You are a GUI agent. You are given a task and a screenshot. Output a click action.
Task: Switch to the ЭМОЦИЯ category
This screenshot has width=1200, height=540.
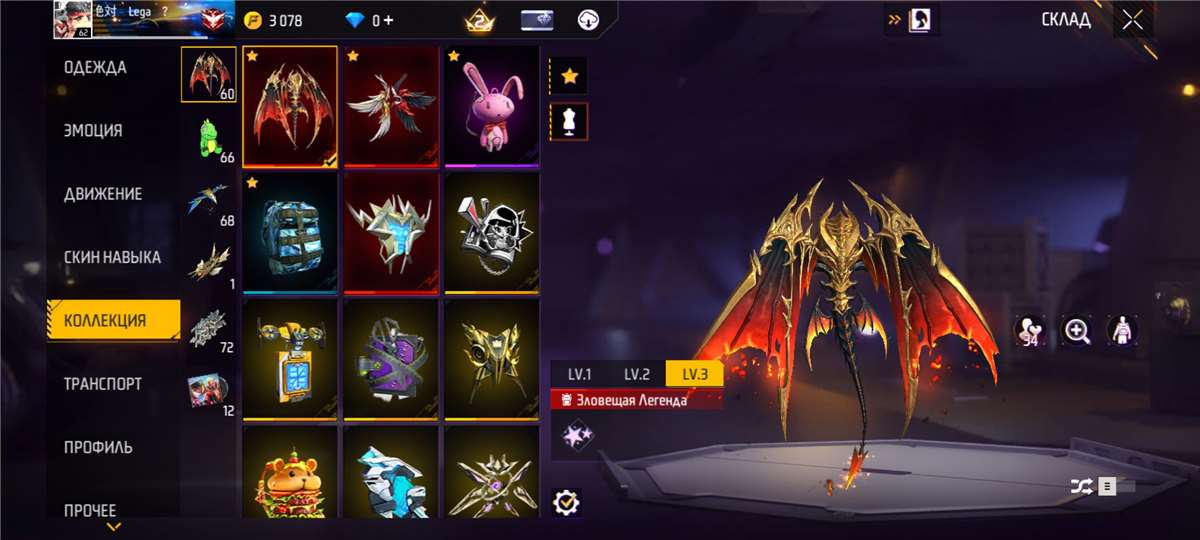click(x=93, y=131)
